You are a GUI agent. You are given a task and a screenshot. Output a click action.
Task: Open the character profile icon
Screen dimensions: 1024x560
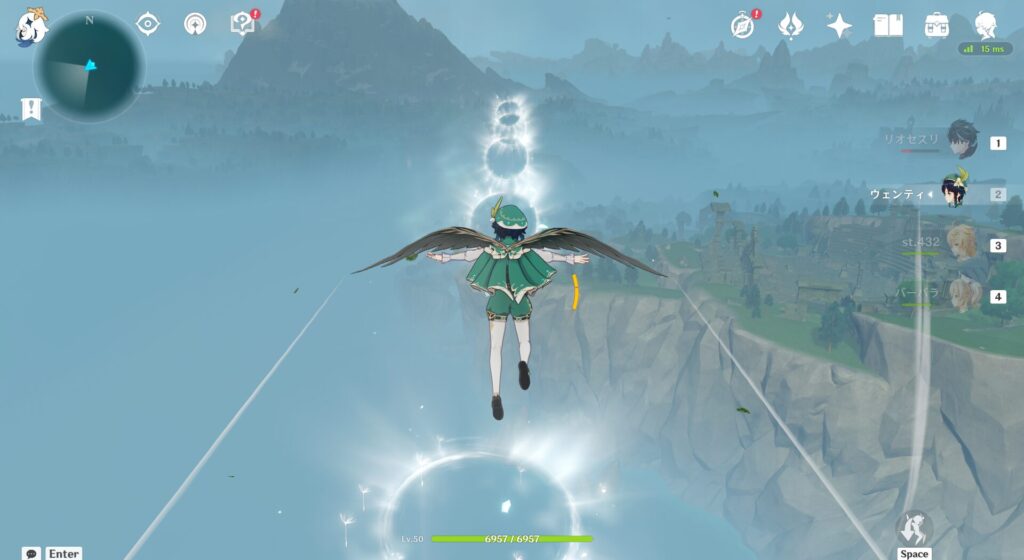point(985,25)
